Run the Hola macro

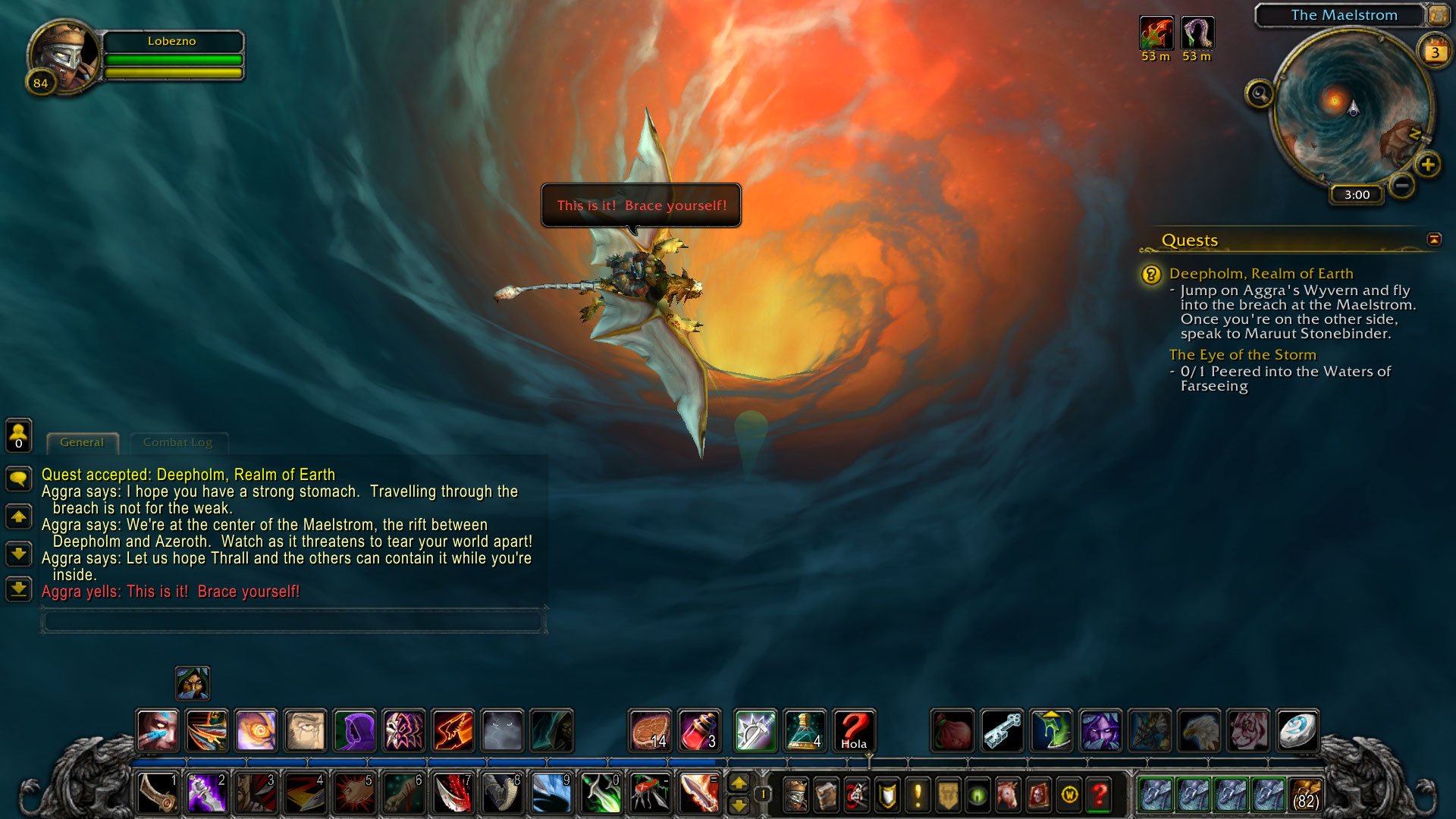click(x=854, y=731)
